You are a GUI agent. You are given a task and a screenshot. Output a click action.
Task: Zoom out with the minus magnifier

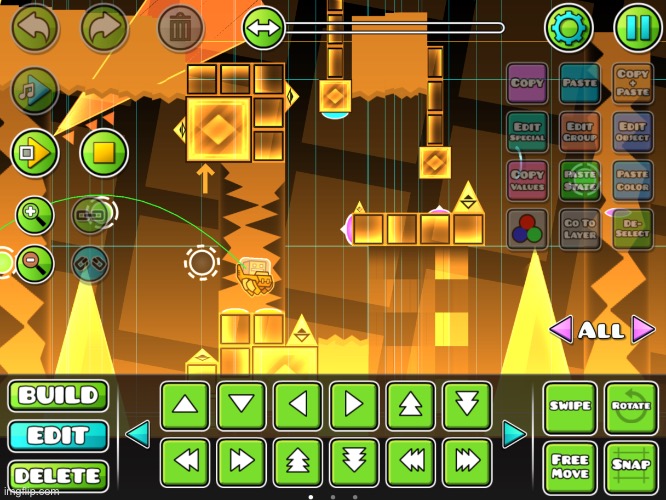coord(34,264)
